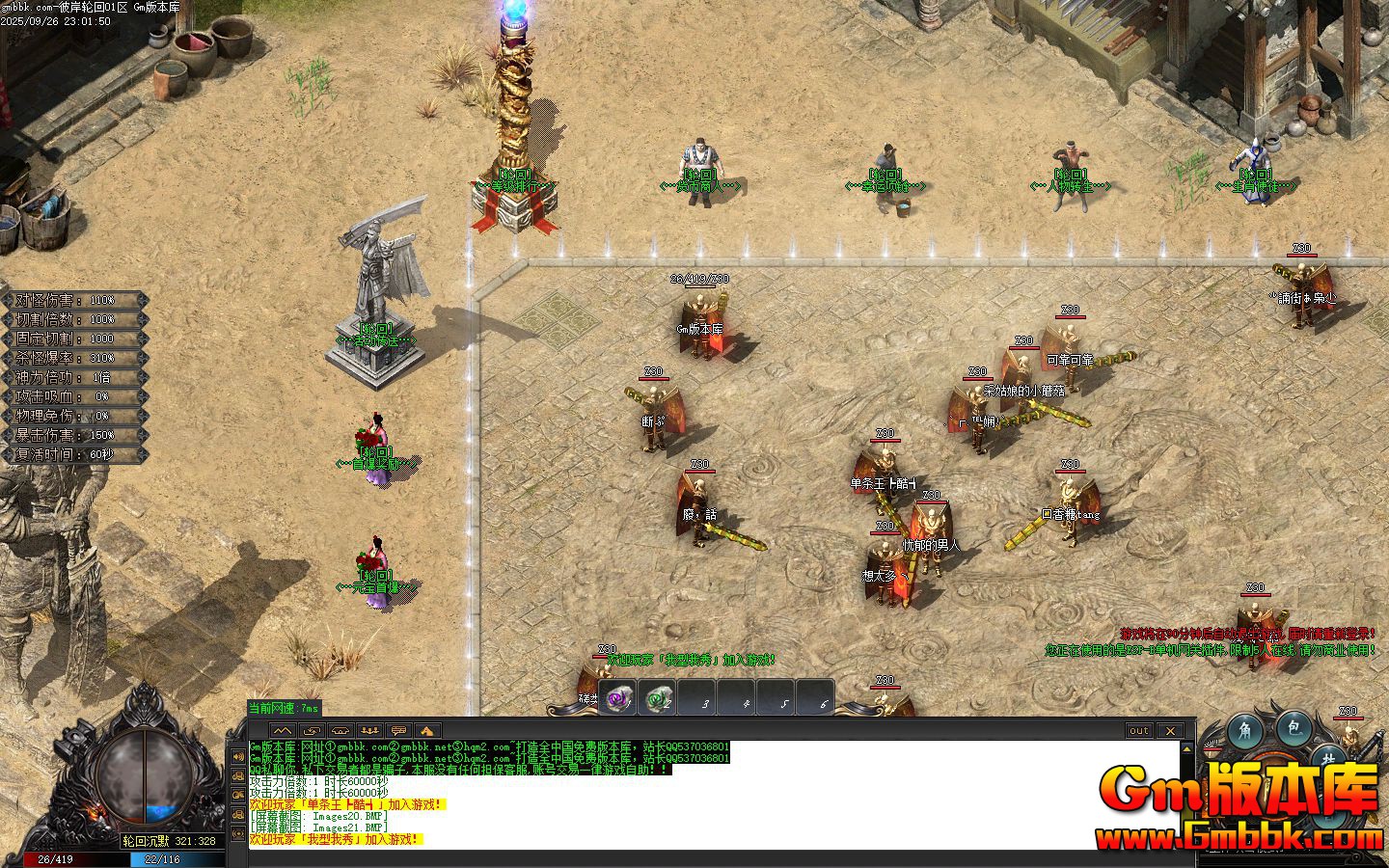The width and height of the screenshot is (1389, 868).
Task: Open the chat bubble message icon
Action: [x=398, y=731]
